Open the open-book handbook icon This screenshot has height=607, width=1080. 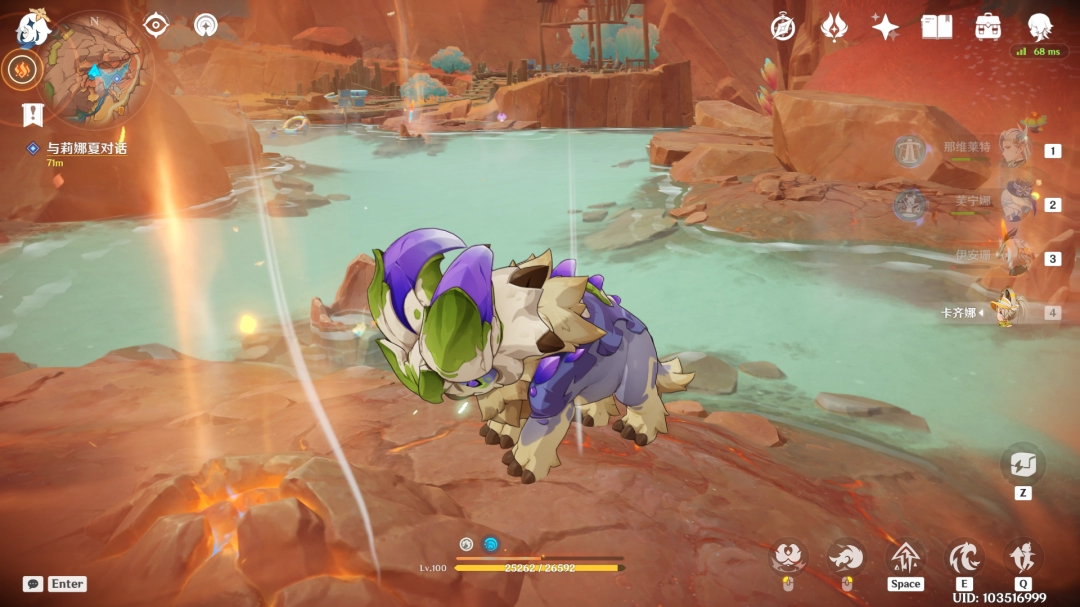tap(937, 27)
